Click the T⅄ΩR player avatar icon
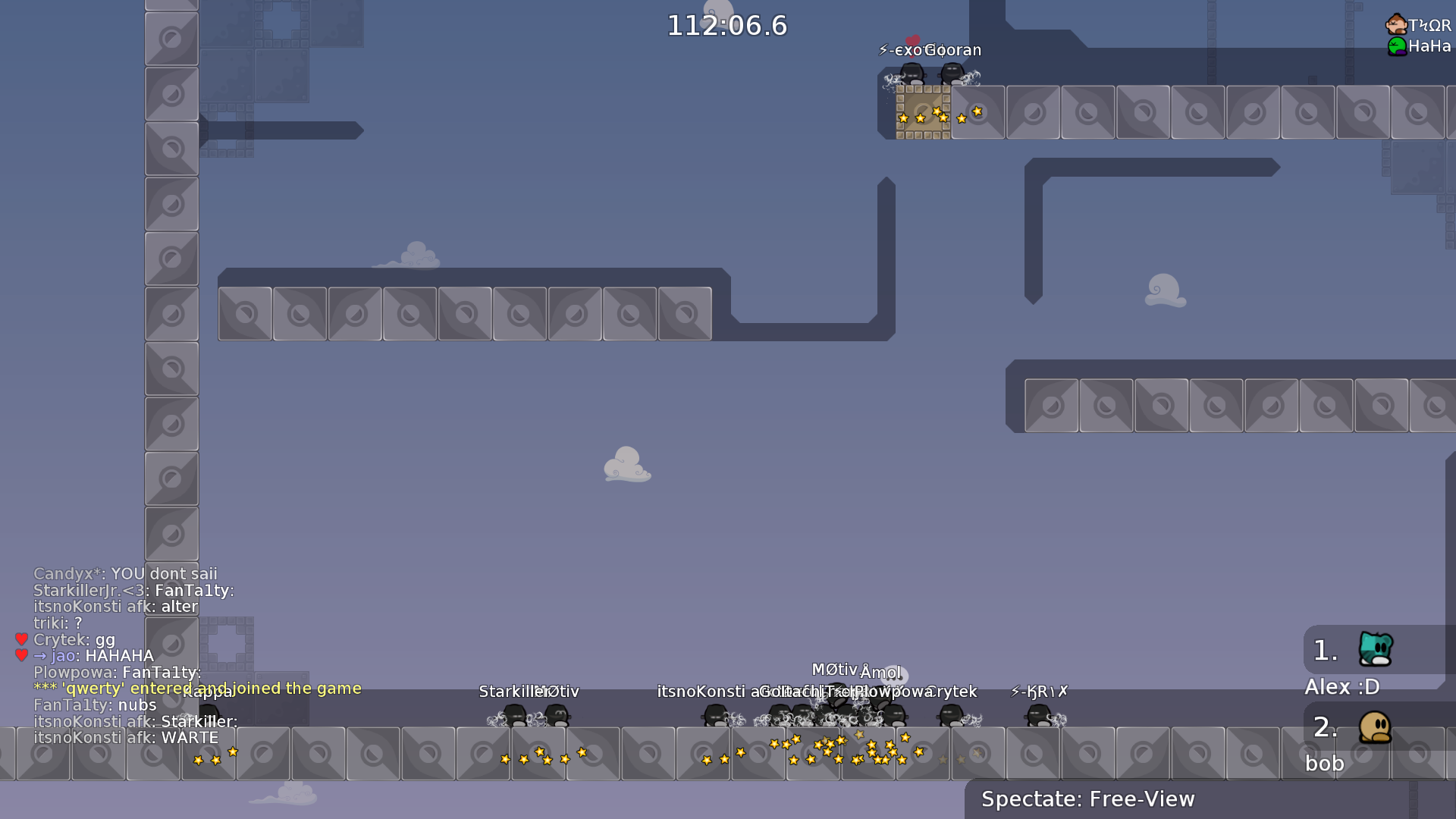Image resolution: width=1456 pixels, height=819 pixels. [x=1396, y=23]
